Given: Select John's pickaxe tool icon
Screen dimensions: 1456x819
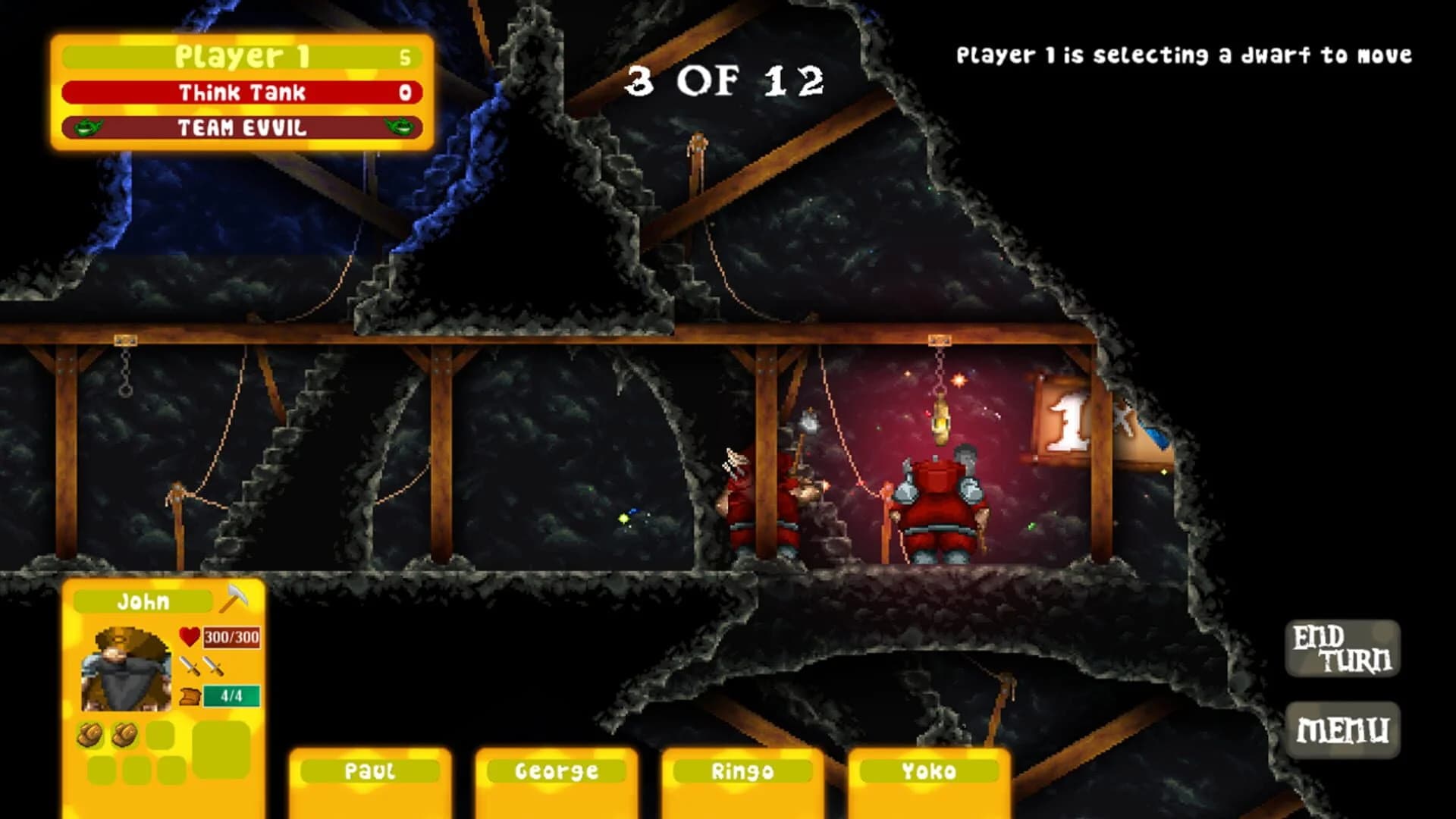Looking at the screenshot, I should tap(234, 597).
